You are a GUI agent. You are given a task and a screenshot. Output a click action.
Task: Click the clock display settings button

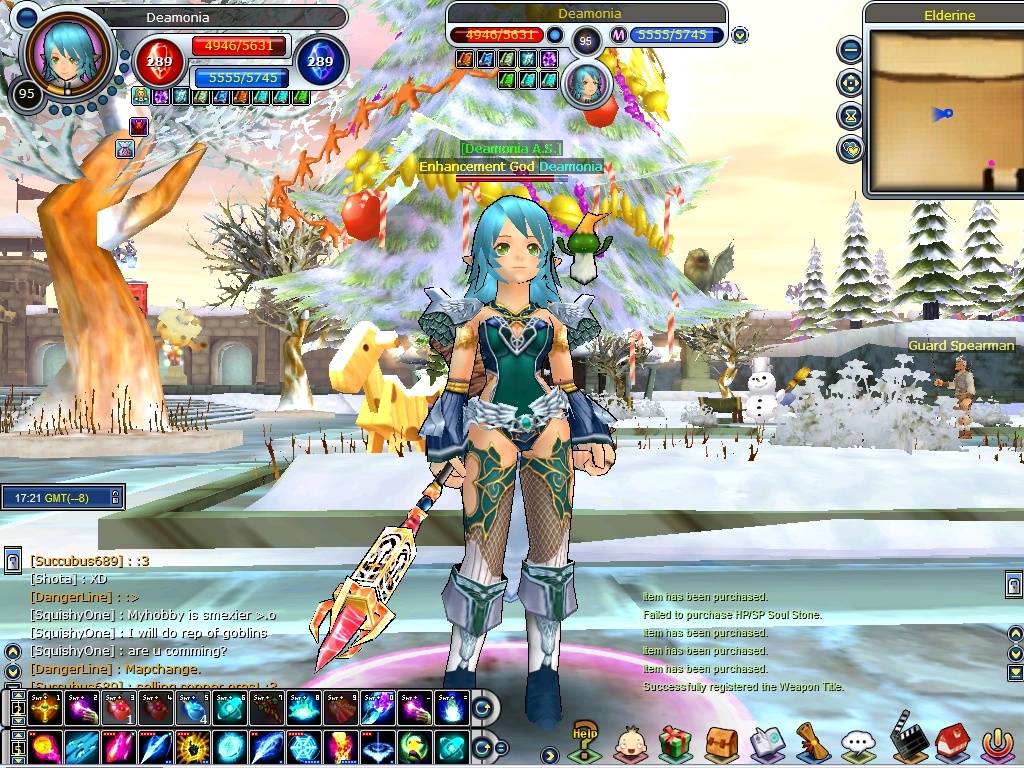[x=116, y=496]
